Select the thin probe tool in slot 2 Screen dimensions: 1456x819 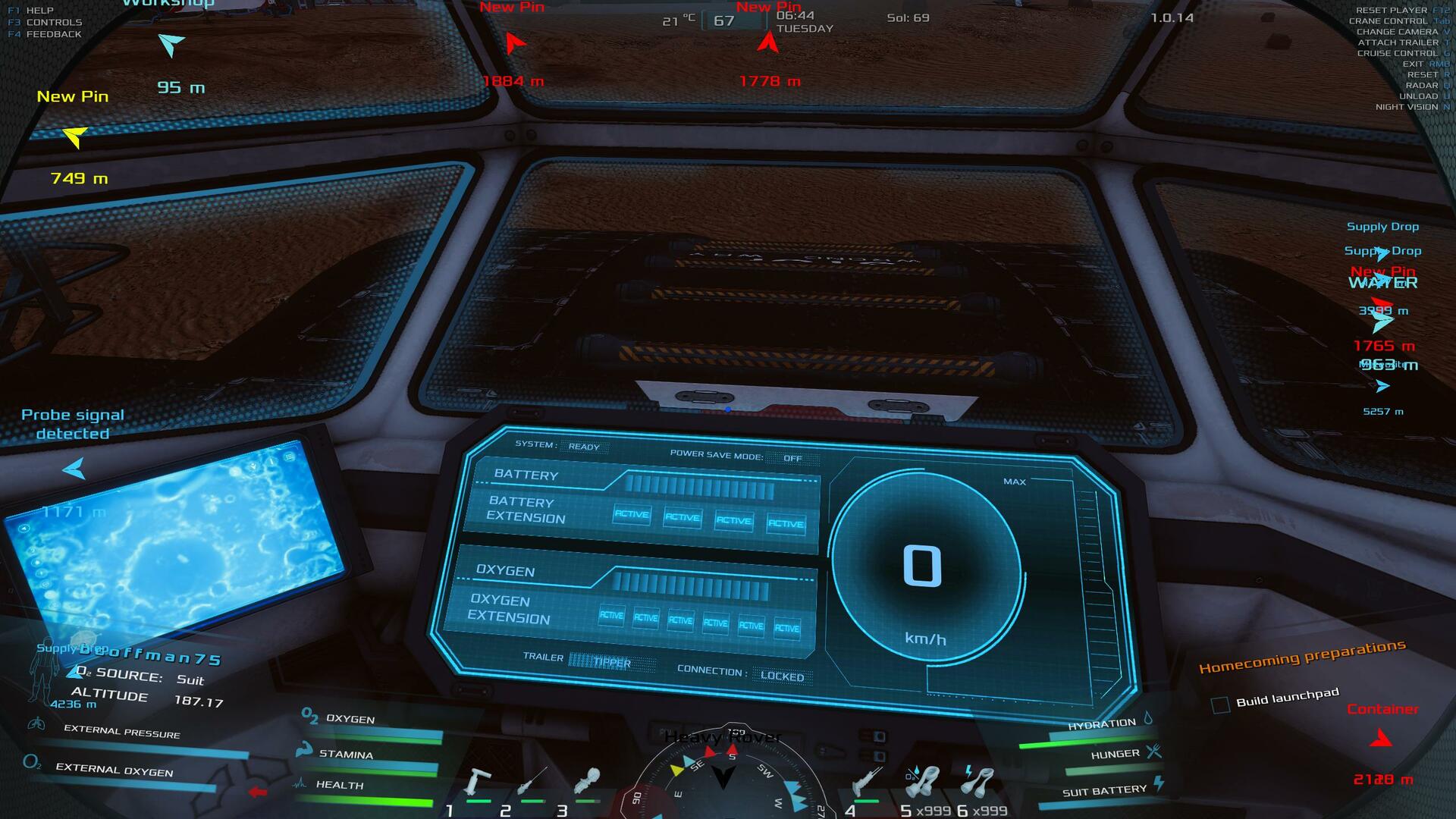tap(532, 783)
